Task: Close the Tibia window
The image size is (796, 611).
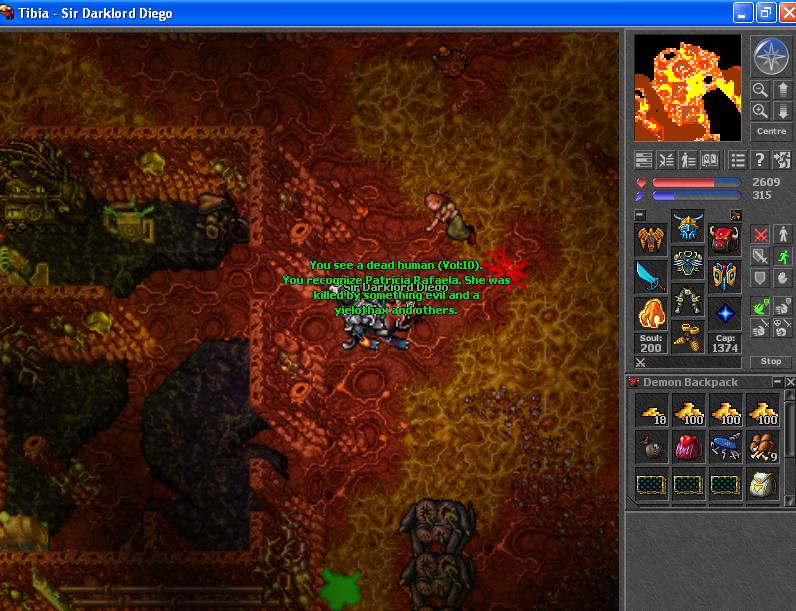Action: [784, 13]
